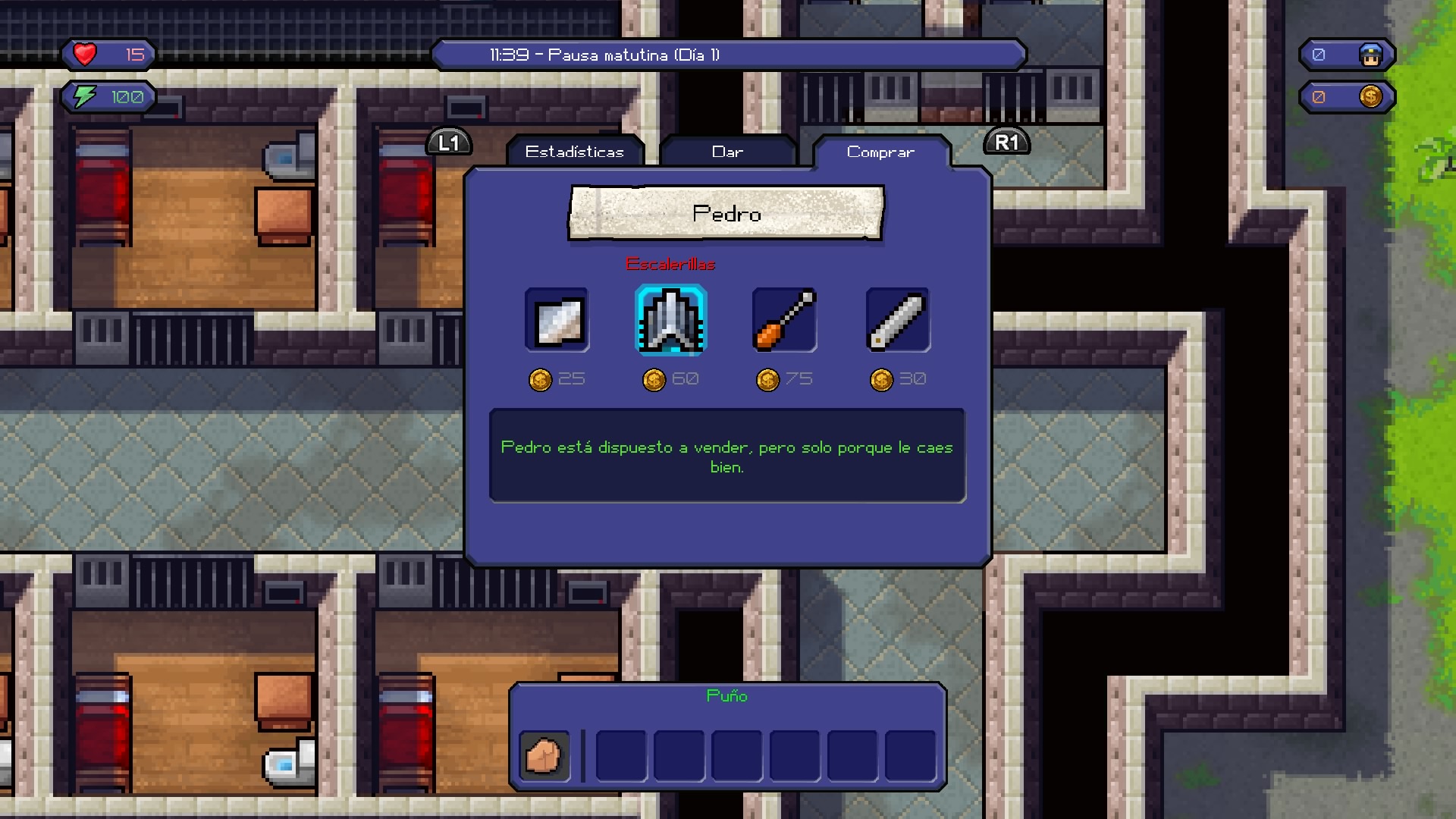The height and width of the screenshot is (819, 1456).
Task: Choose the orange-handled screwdriver for 75
Action: [x=784, y=320]
